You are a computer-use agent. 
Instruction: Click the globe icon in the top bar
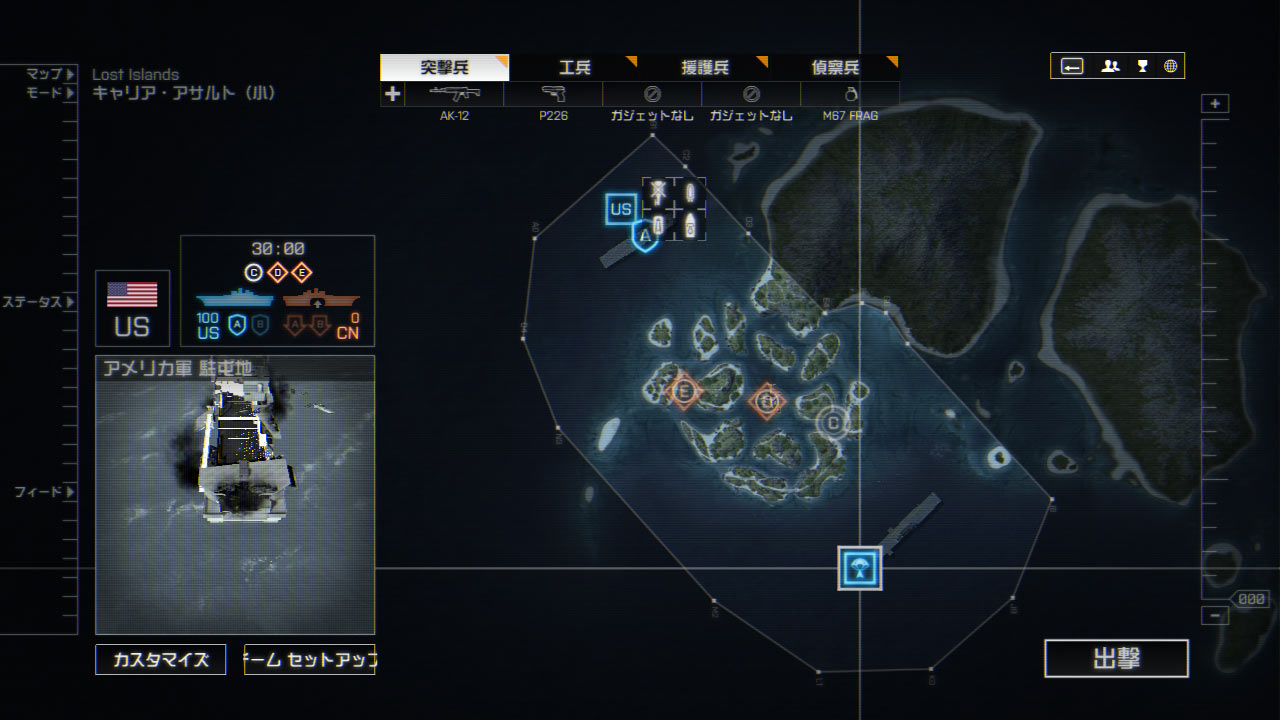click(1170, 66)
